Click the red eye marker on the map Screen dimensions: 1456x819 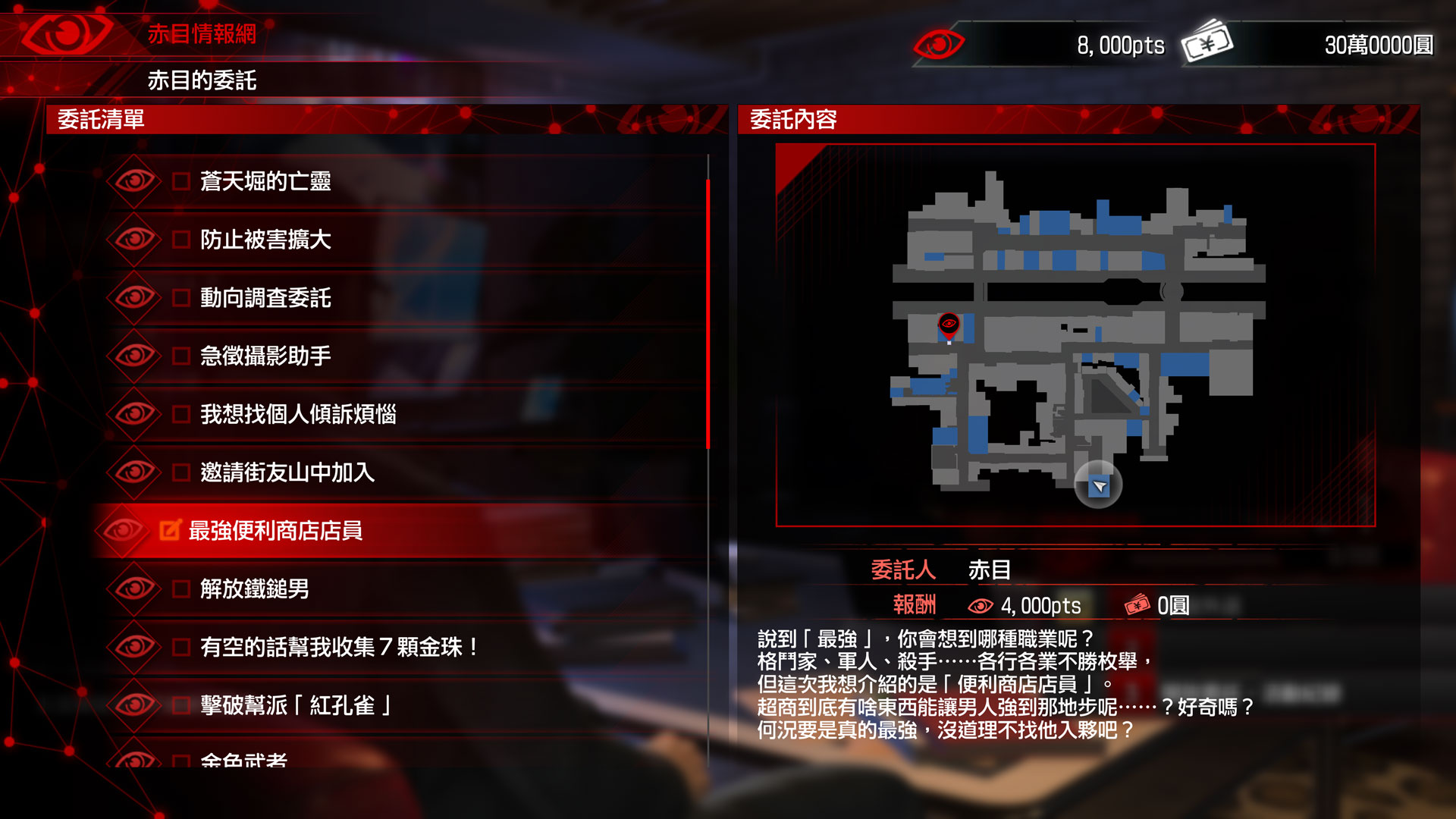[949, 325]
